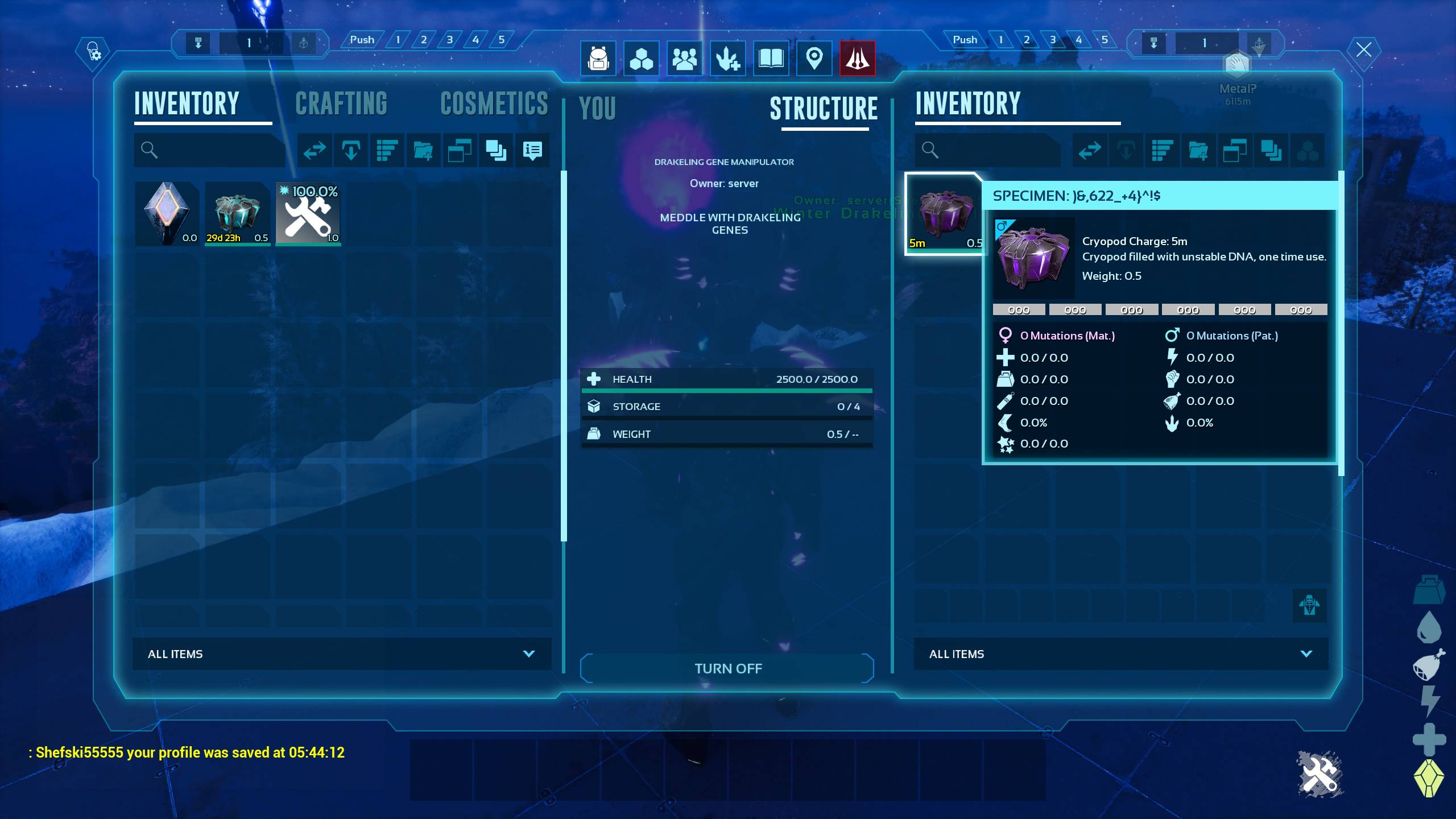
Task: Expand the structure All Items filter dropdown
Action: click(1120, 654)
